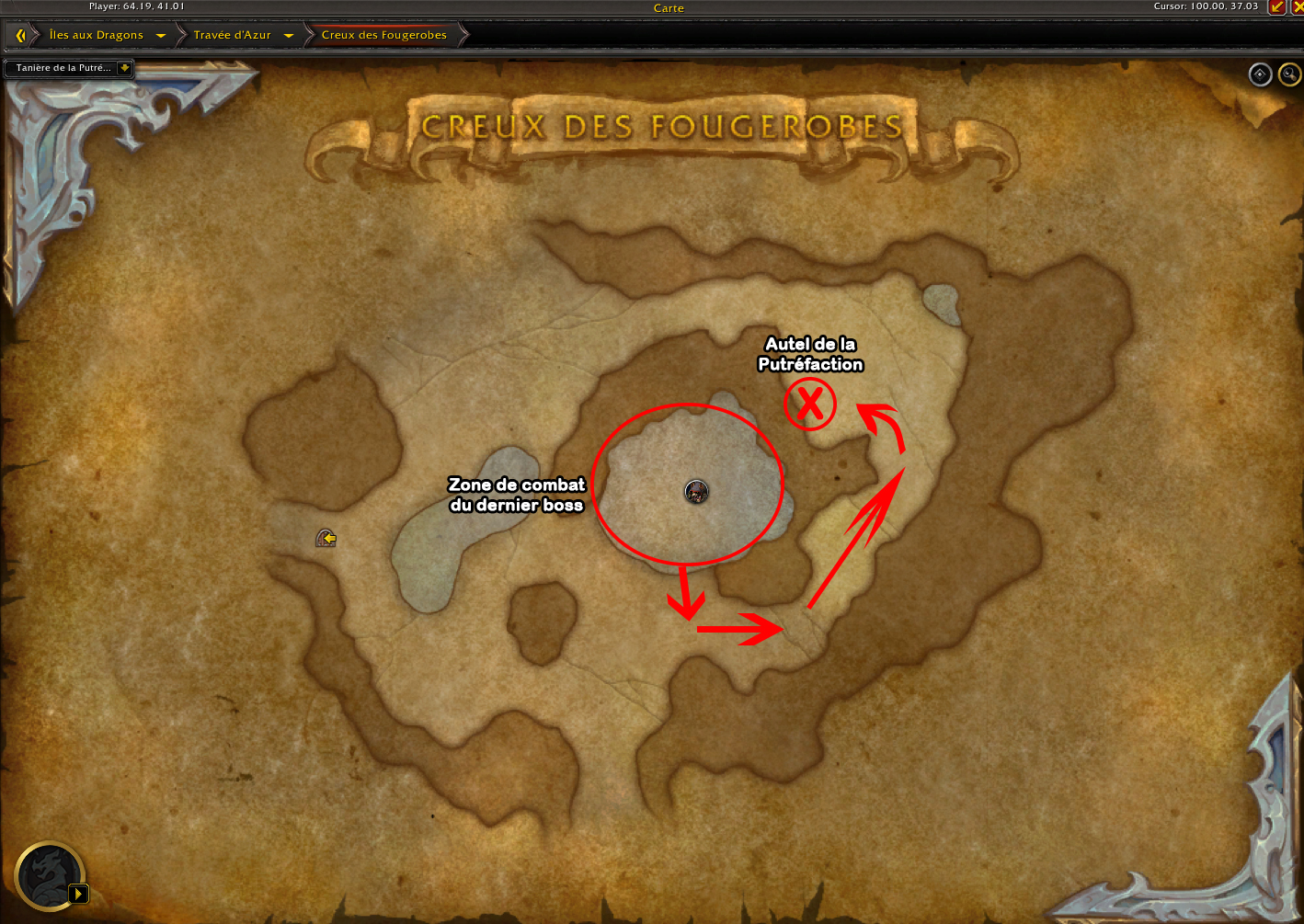Expand the Îles aux Dragons dropdown arrow

point(161,36)
